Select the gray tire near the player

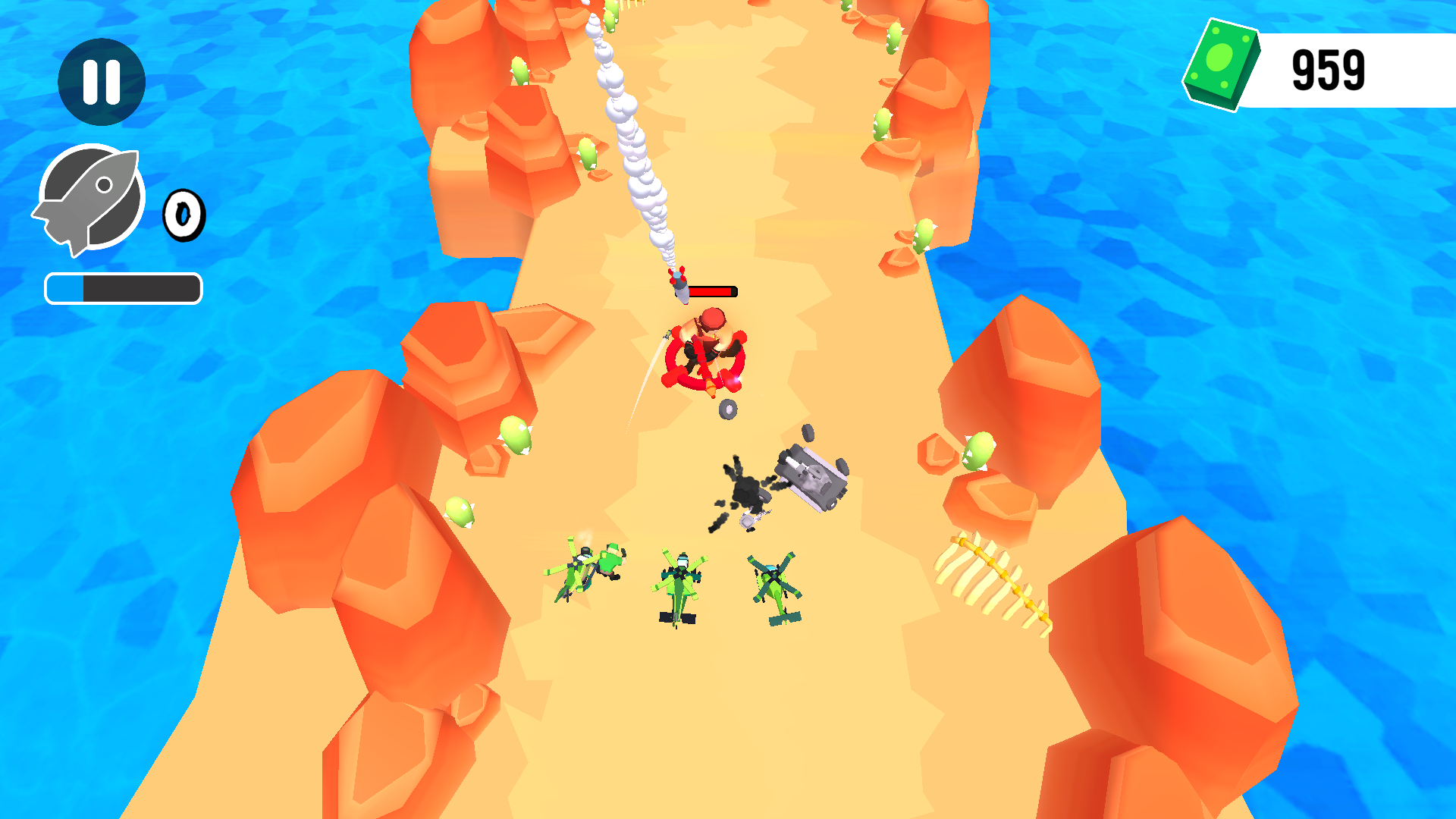tap(726, 410)
